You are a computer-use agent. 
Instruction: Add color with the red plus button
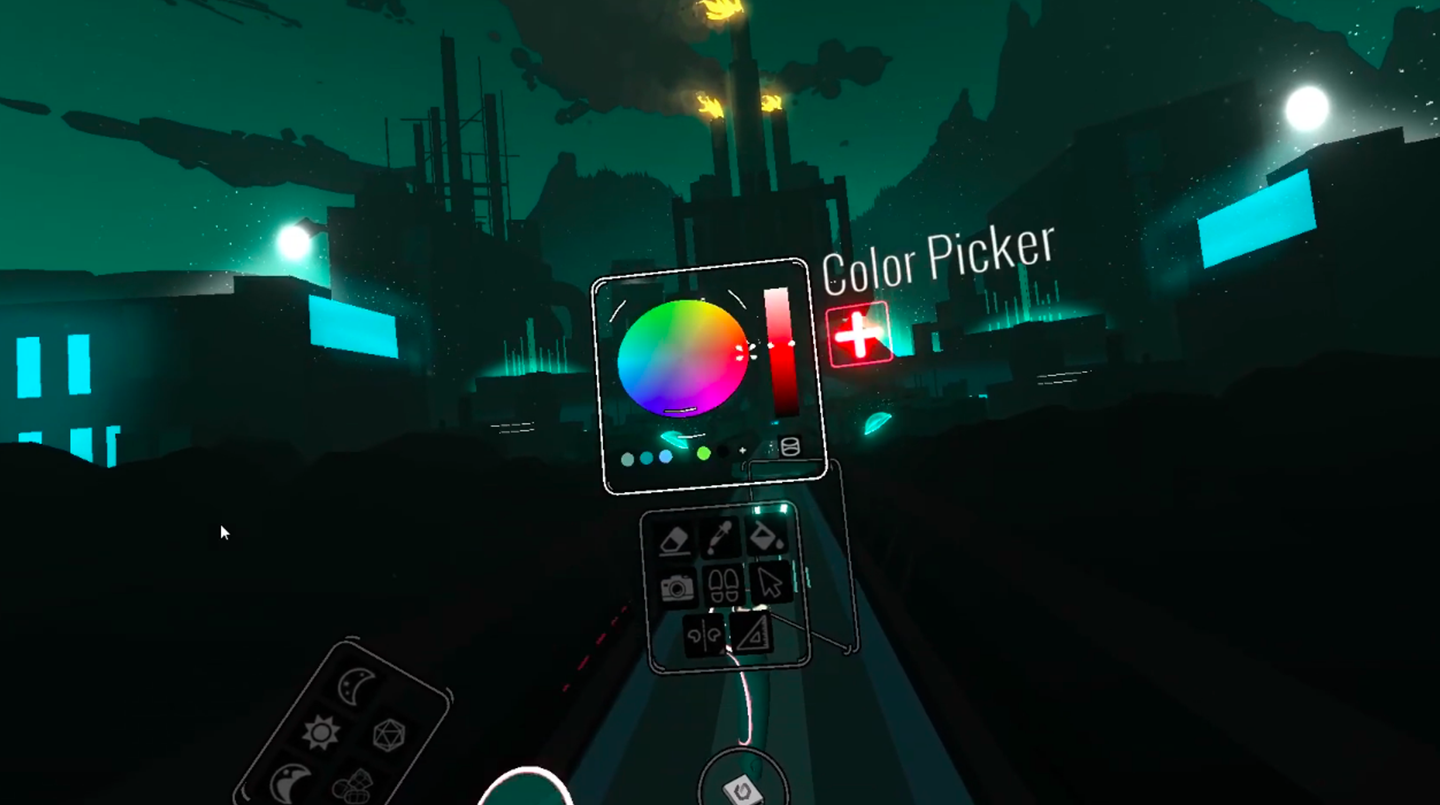(858, 335)
